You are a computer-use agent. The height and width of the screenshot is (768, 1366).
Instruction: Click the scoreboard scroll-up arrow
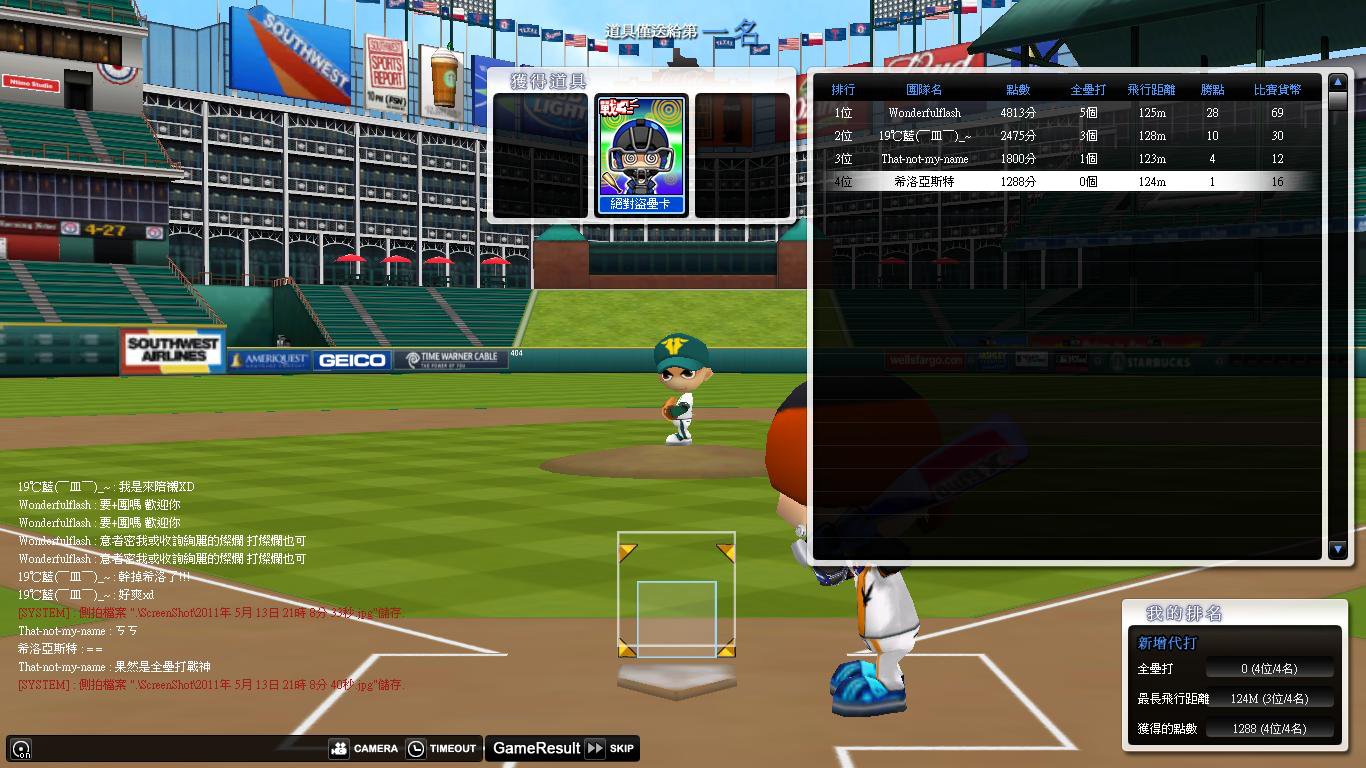tap(1338, 82)
